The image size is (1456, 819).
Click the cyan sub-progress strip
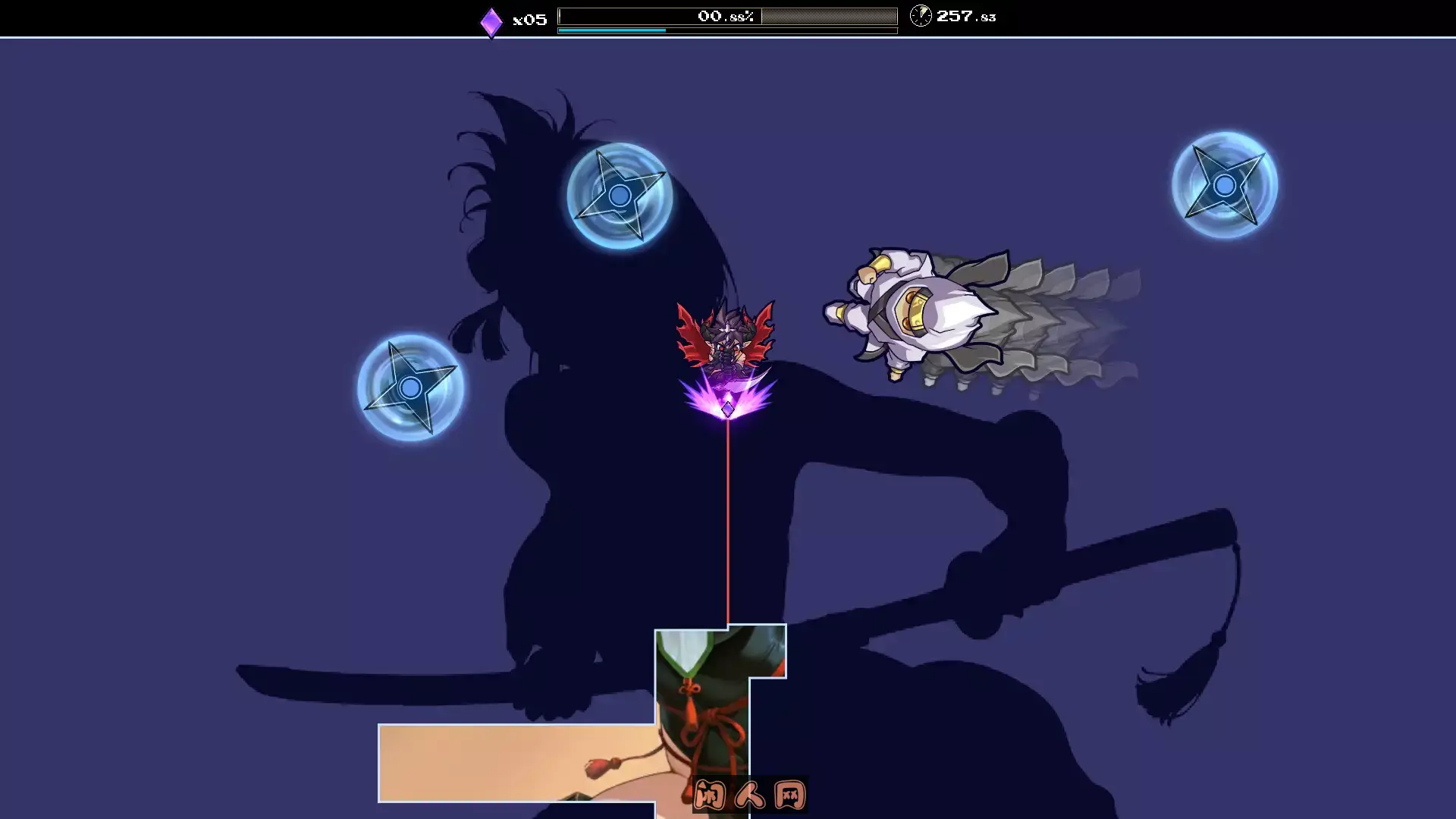point(612,30)
